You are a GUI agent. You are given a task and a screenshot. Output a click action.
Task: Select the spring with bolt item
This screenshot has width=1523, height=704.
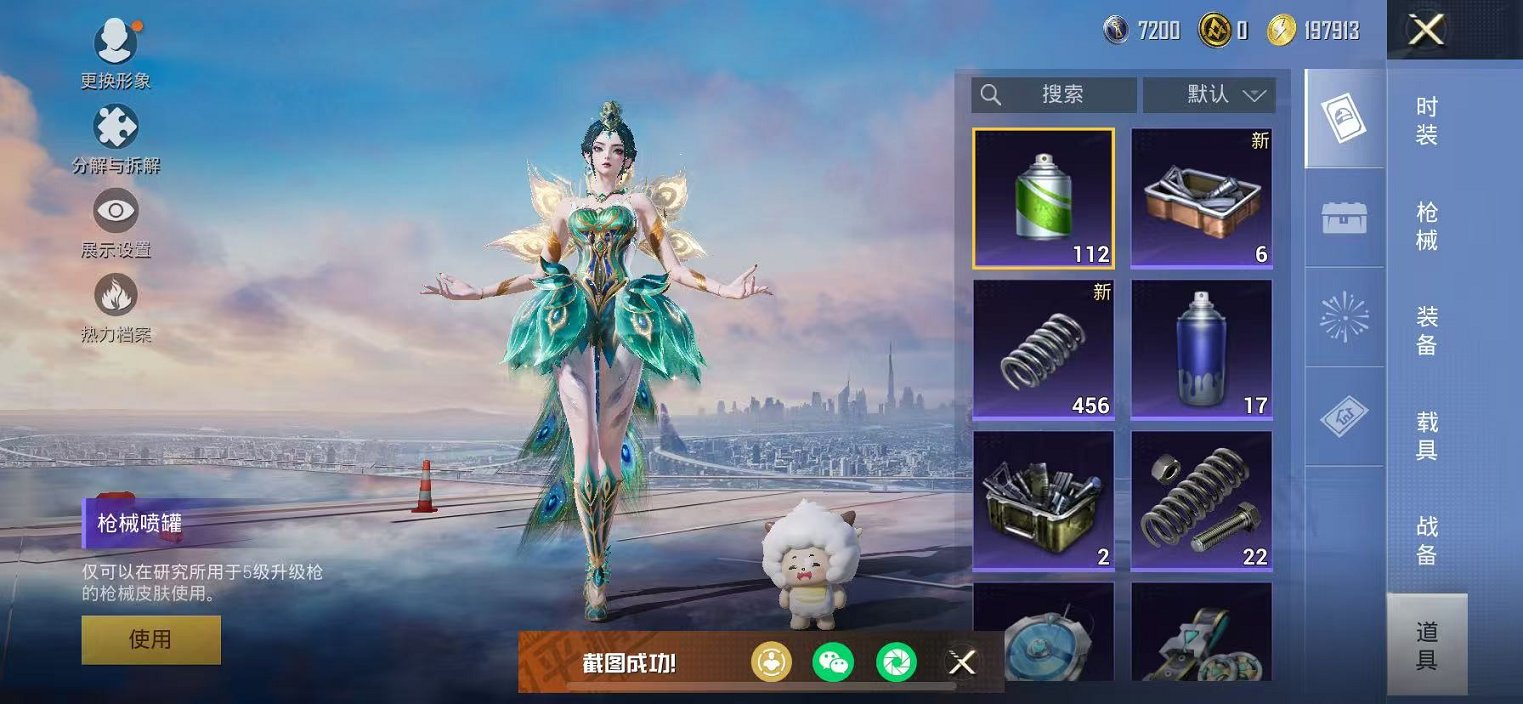click(x=1201, y=500)
